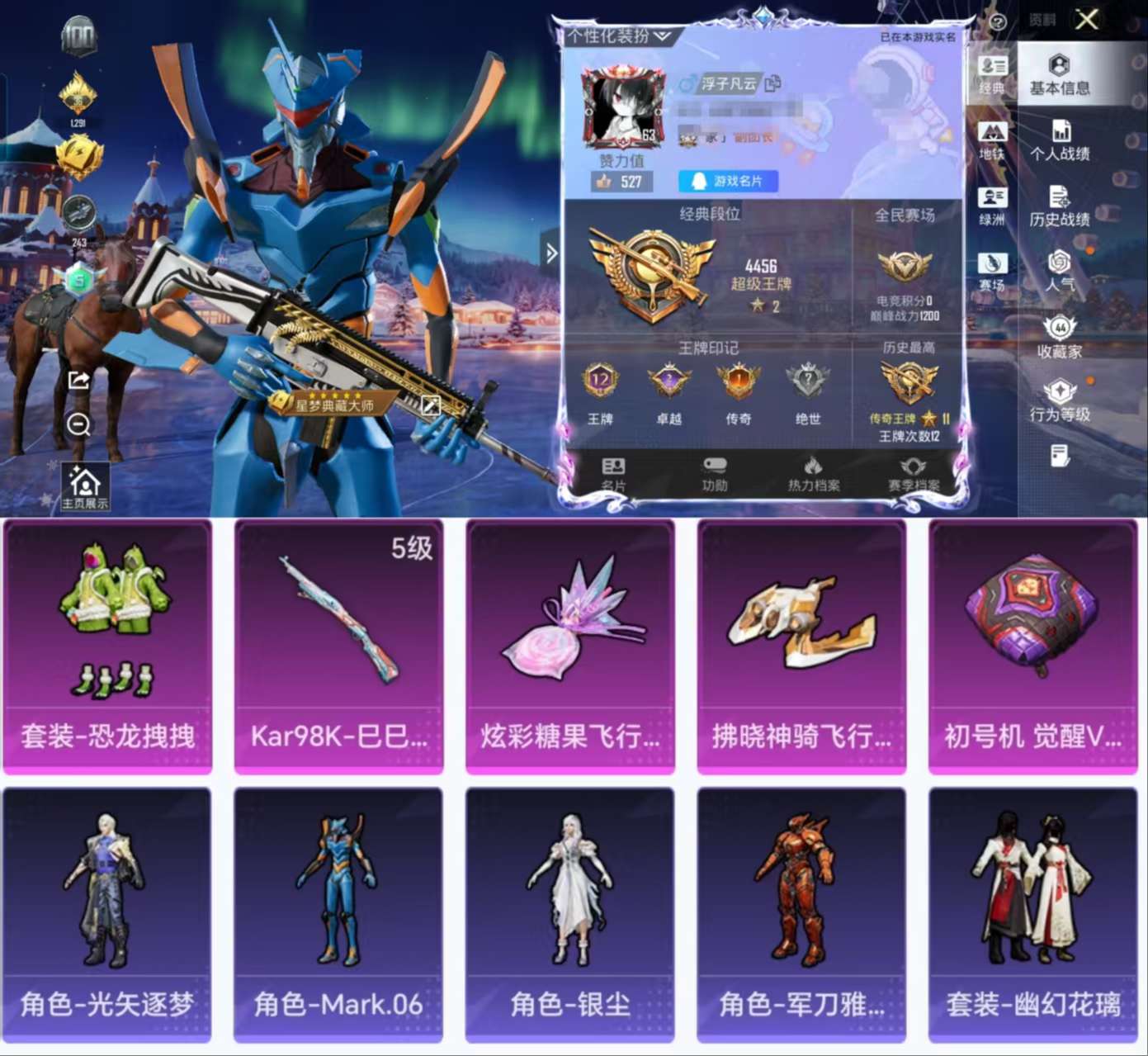Screen dimensions: 1148x1056
Task: Click the 热力档案 flame icon
Action: coord(813,472)
